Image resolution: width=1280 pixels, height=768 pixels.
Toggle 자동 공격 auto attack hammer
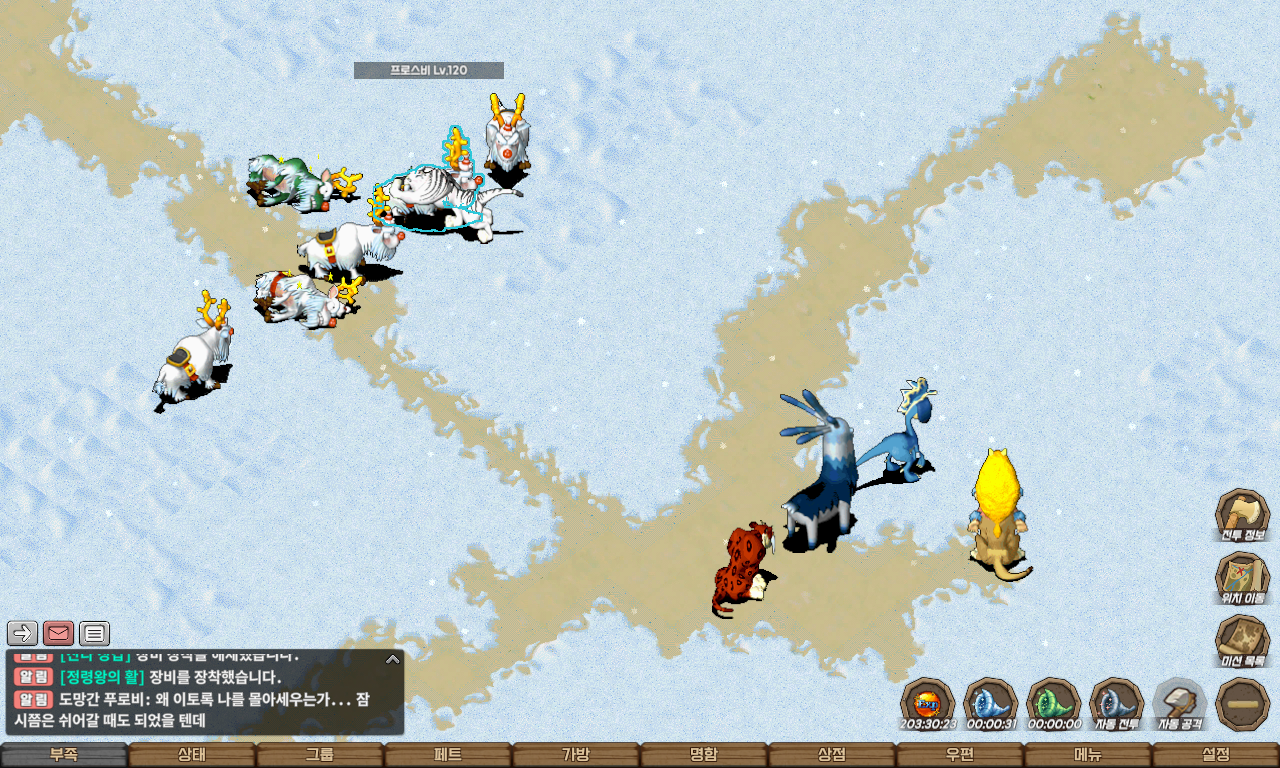click(x=1179, y=703)
